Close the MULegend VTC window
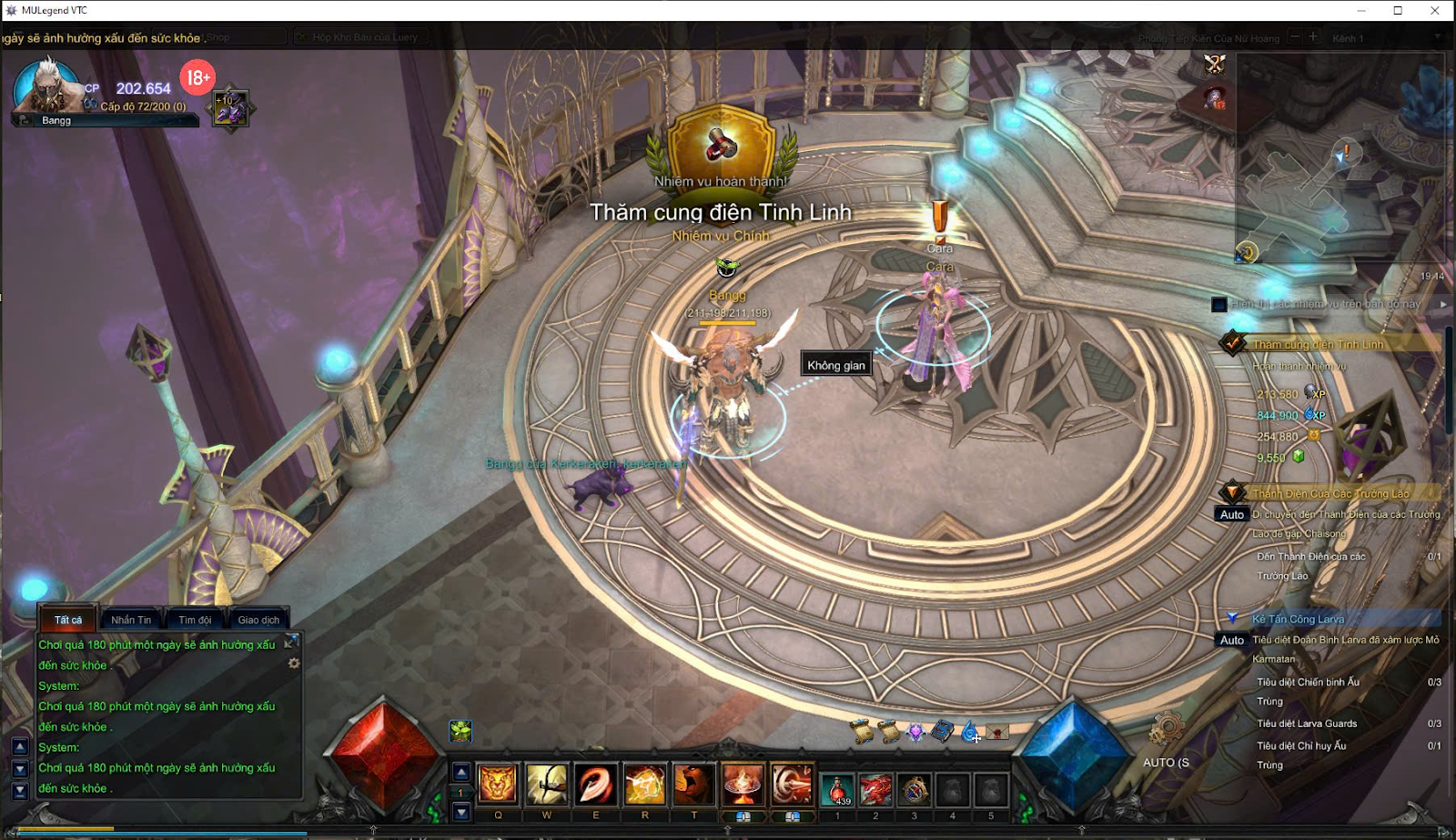Image resolution: width=1456 pixels, height=840 pixels. coord(1435,11)
